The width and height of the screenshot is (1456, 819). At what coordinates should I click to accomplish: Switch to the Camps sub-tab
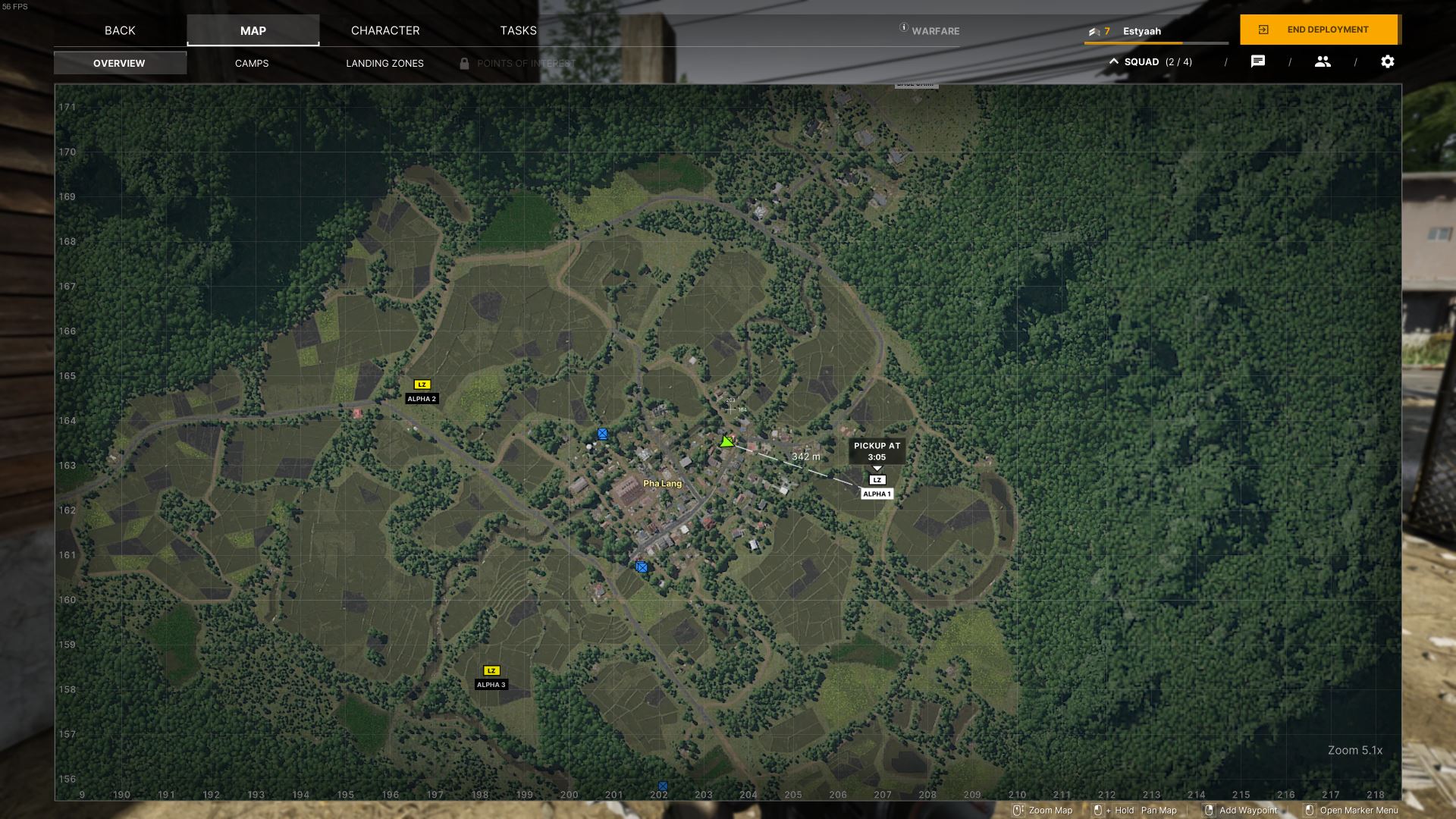pos(252,63)
